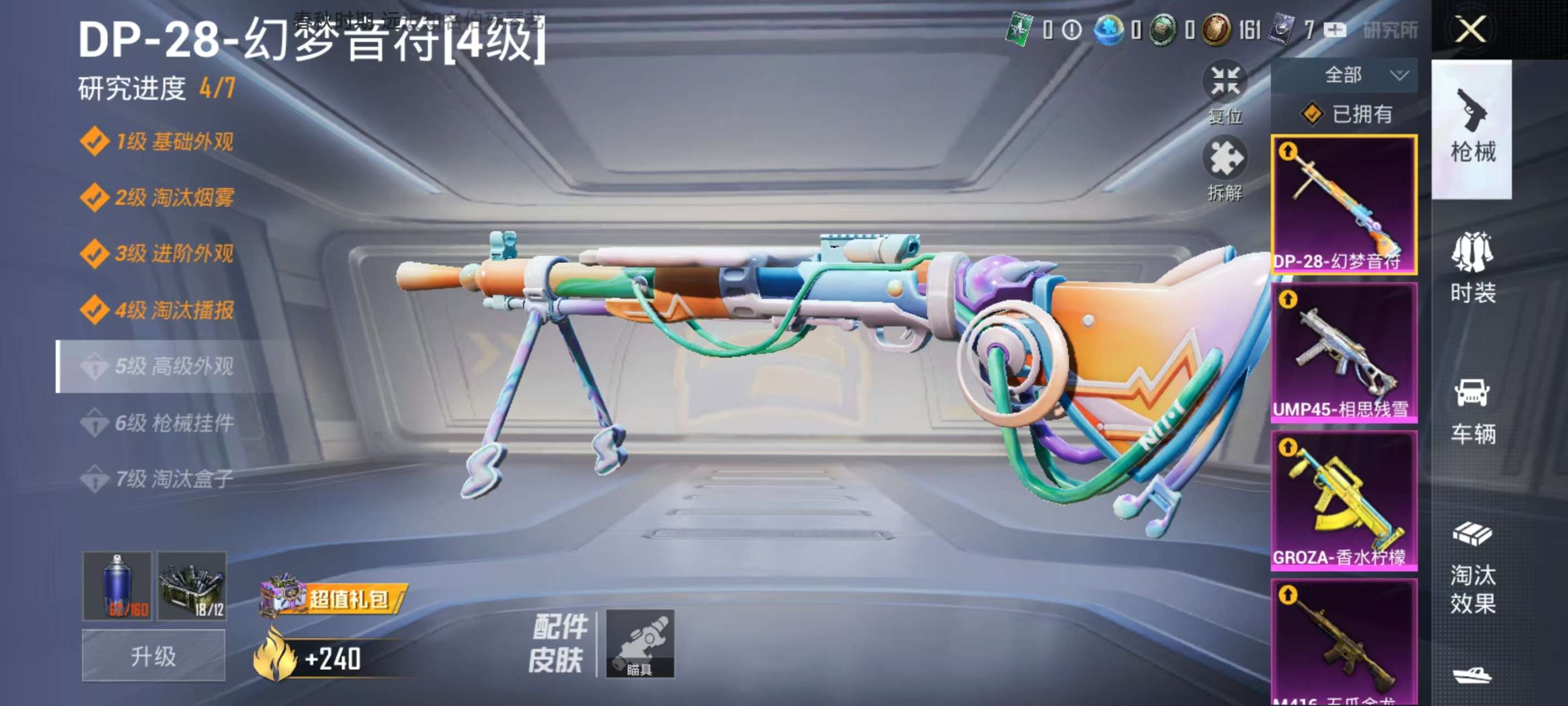Pick the UMP45-相思残雪 skin thumbnail
The image size is (1568, 706).
(1344, 352)
